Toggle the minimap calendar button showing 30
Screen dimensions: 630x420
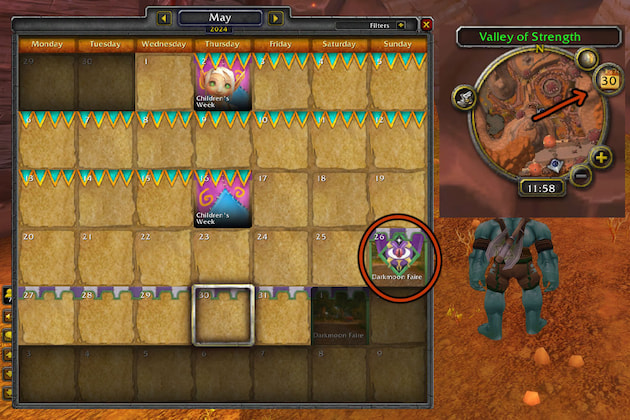click(607, 80)
